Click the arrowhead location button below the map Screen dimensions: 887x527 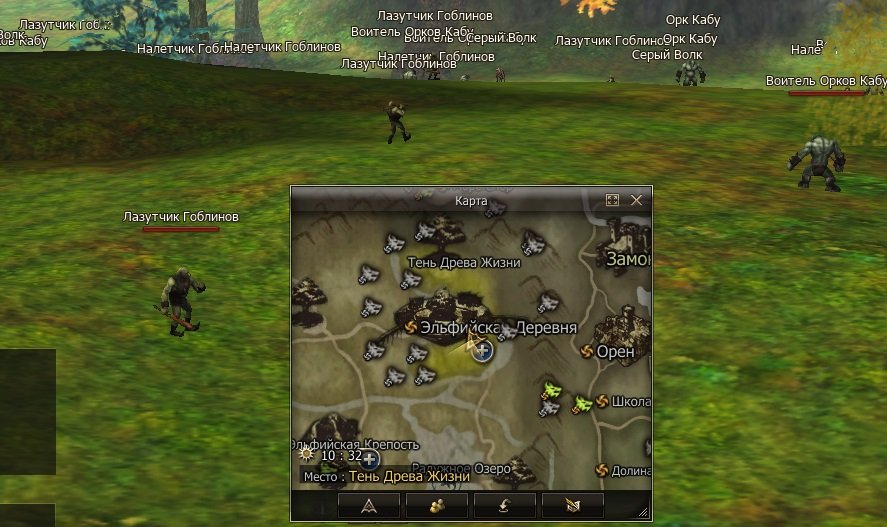click(x=368, y=505)
